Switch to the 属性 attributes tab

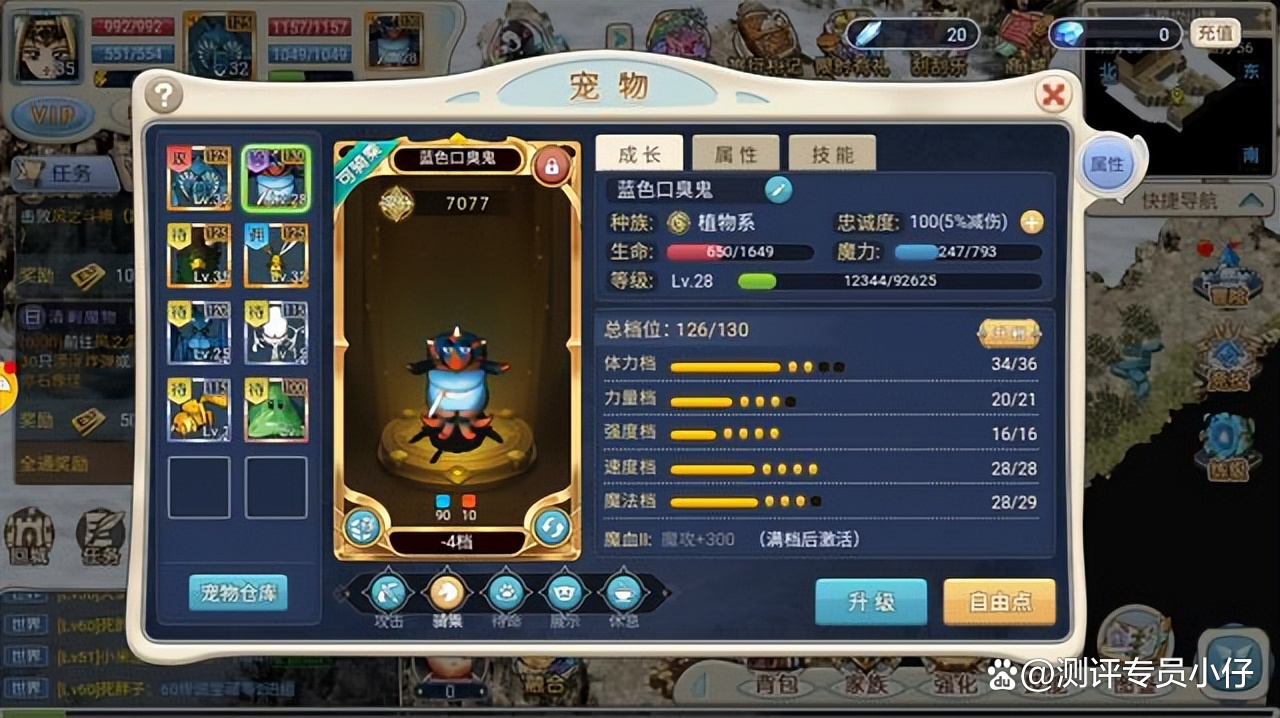[x=735, y=154]
